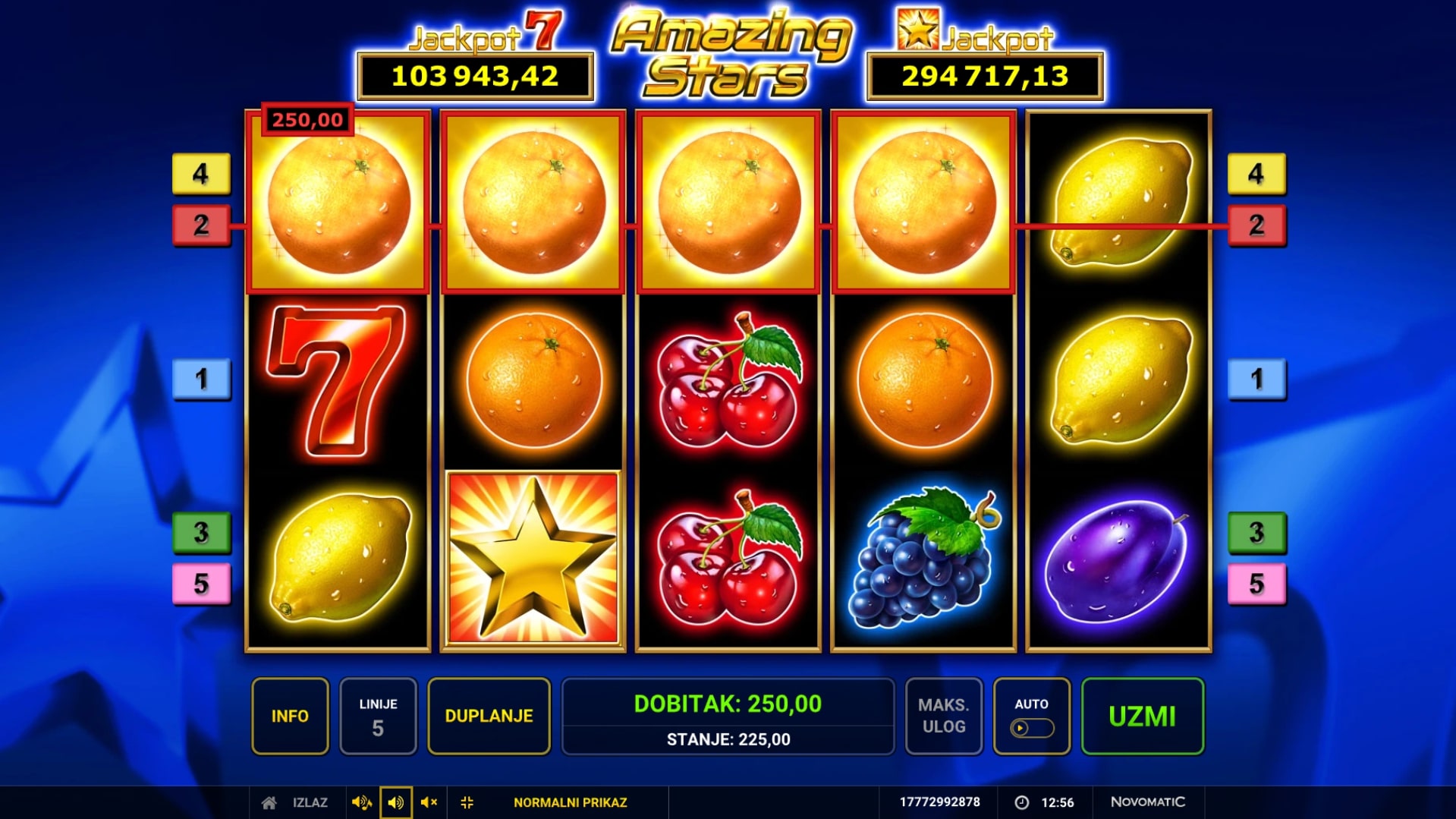The width and height of the screenshot is (1456, 819).
Task: Select the sound-effects-only speaker icon
Action: [x=395, y=802]
